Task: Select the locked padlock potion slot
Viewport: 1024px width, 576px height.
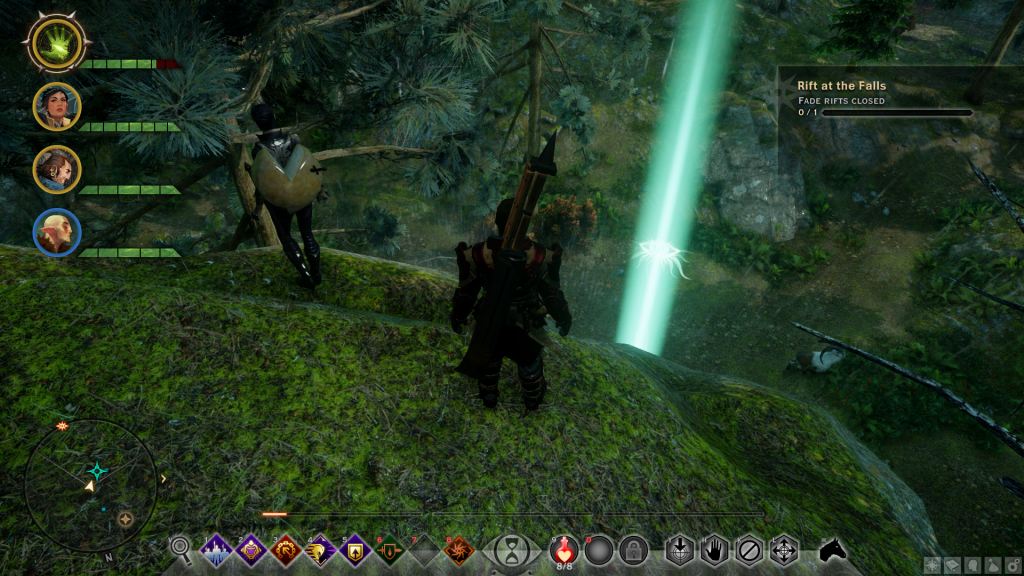Action: 632,550
